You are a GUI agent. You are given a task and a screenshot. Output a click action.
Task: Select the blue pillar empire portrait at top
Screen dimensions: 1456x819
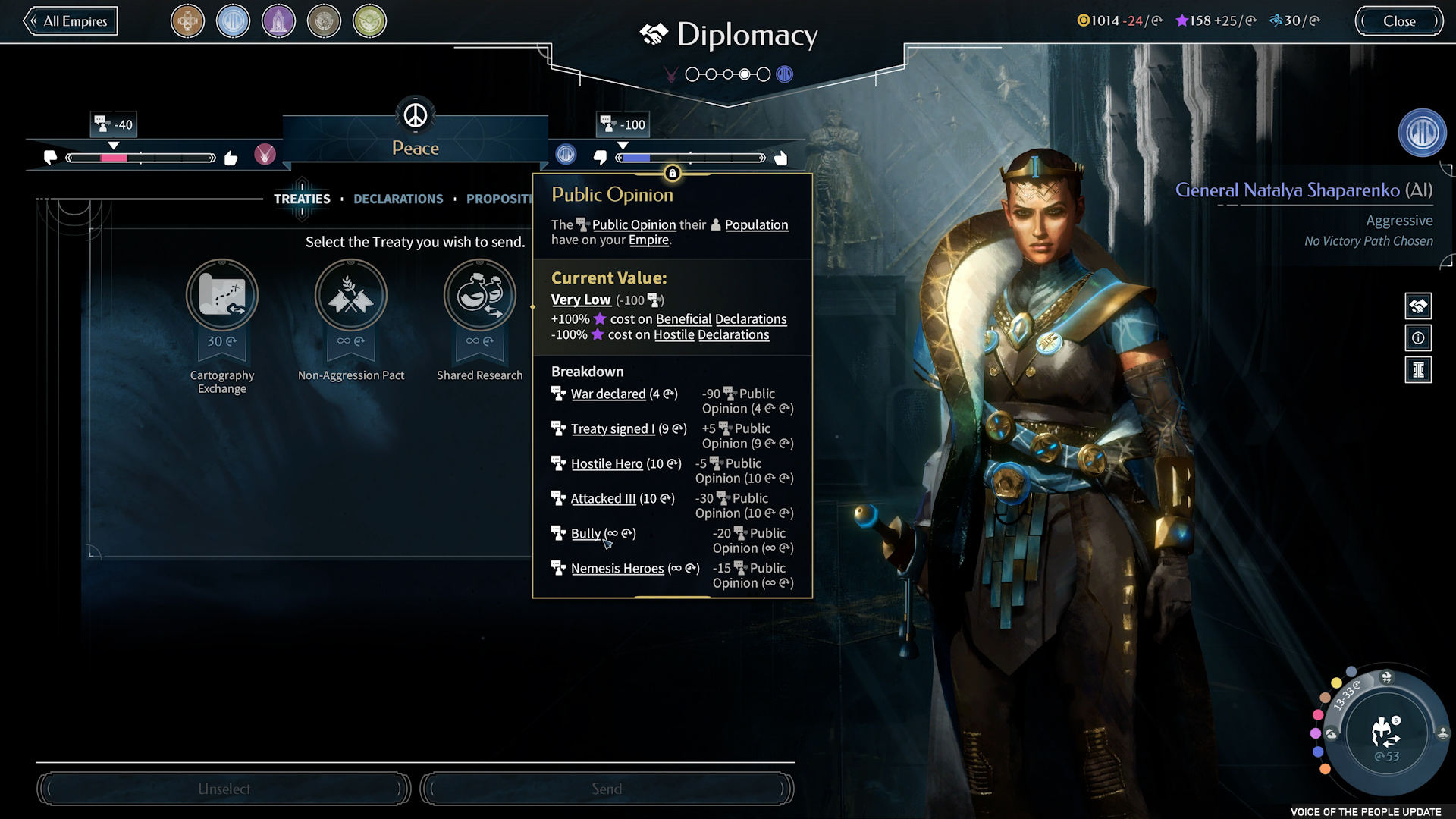click(x=233, y=21)
